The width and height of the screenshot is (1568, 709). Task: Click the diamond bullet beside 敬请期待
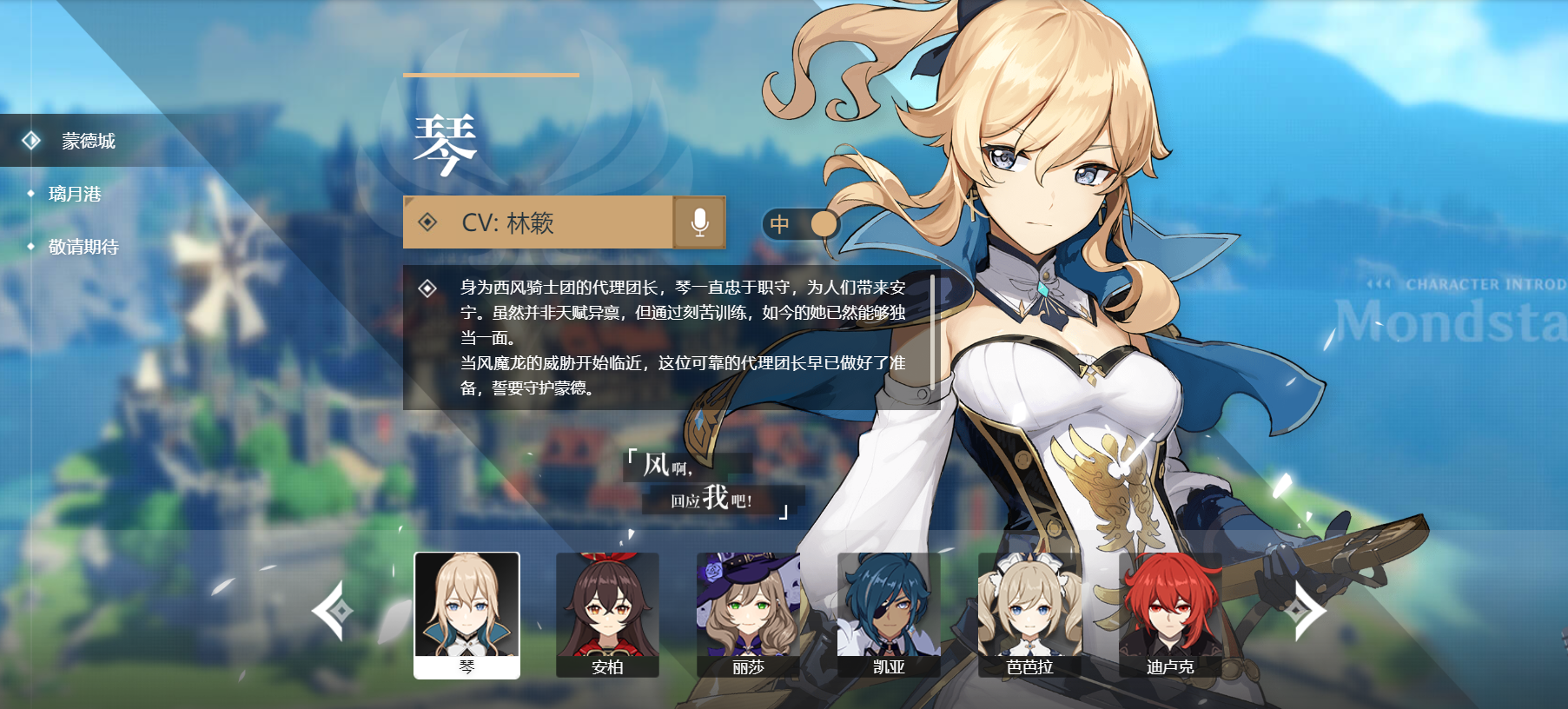click(x=32, y=248)
